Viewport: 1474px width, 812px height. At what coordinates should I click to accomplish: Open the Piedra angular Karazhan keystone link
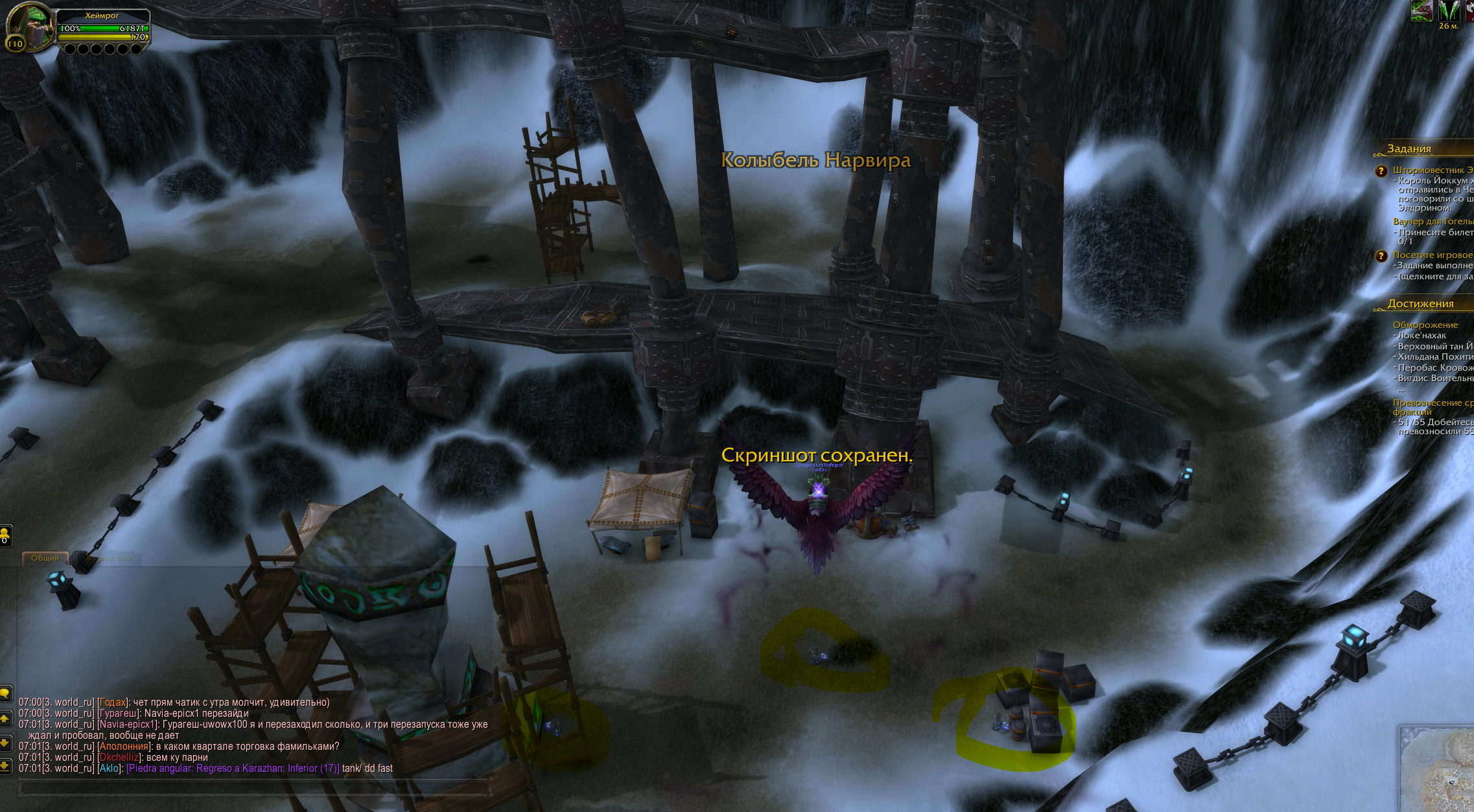(x=233, y=769)
